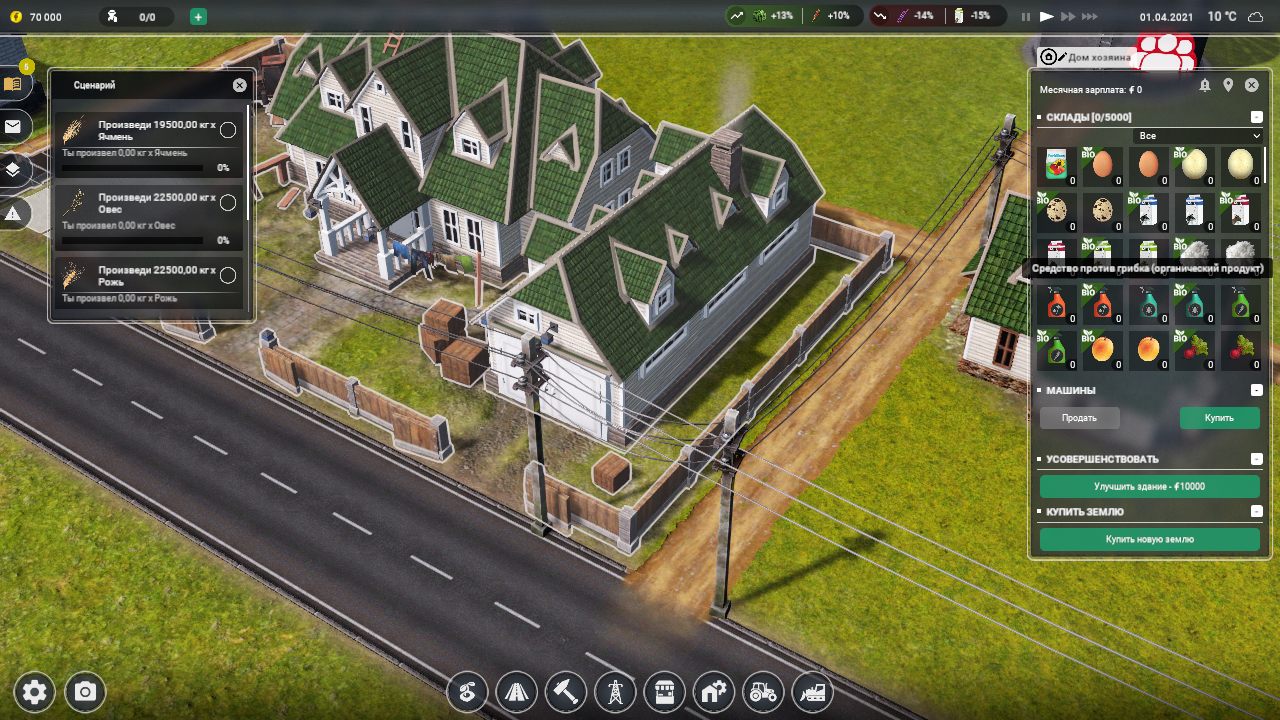Toggle the notification bell in Дом хозяина panel

point(1204,84)
